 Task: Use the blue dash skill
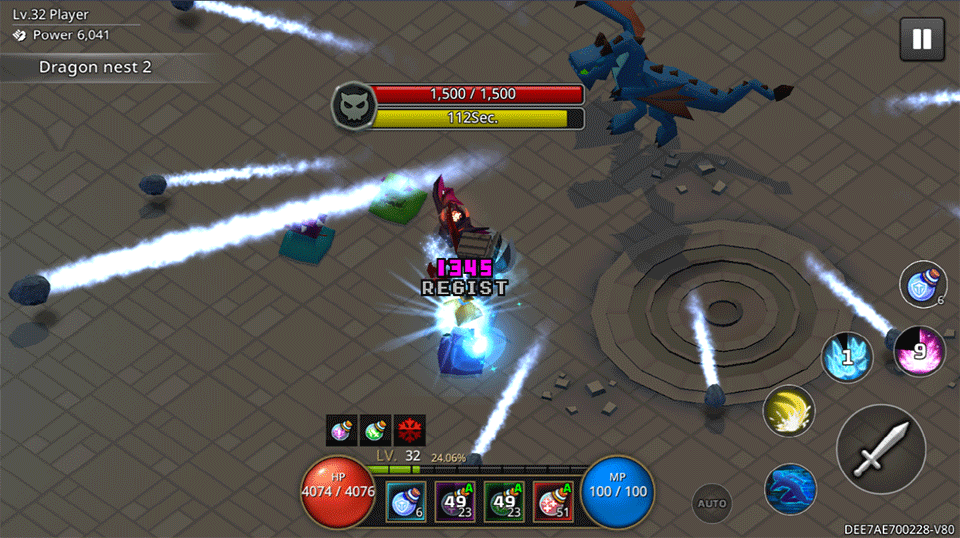pyautogui.click(x=790, y=489)
